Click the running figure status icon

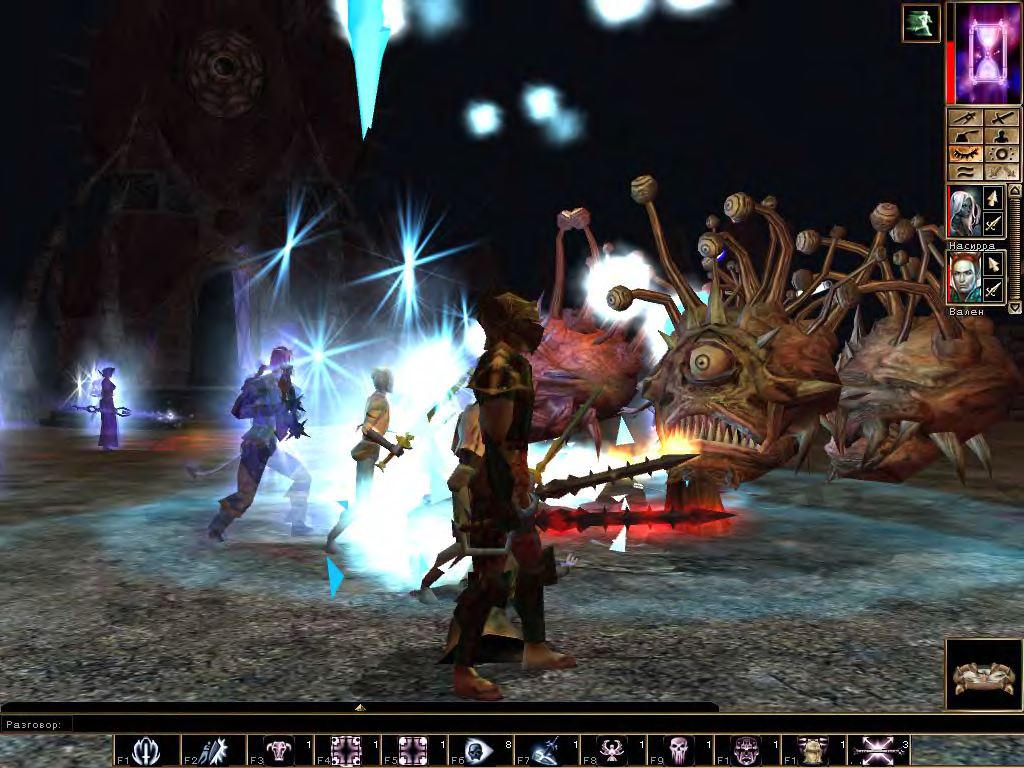[920, 23]
